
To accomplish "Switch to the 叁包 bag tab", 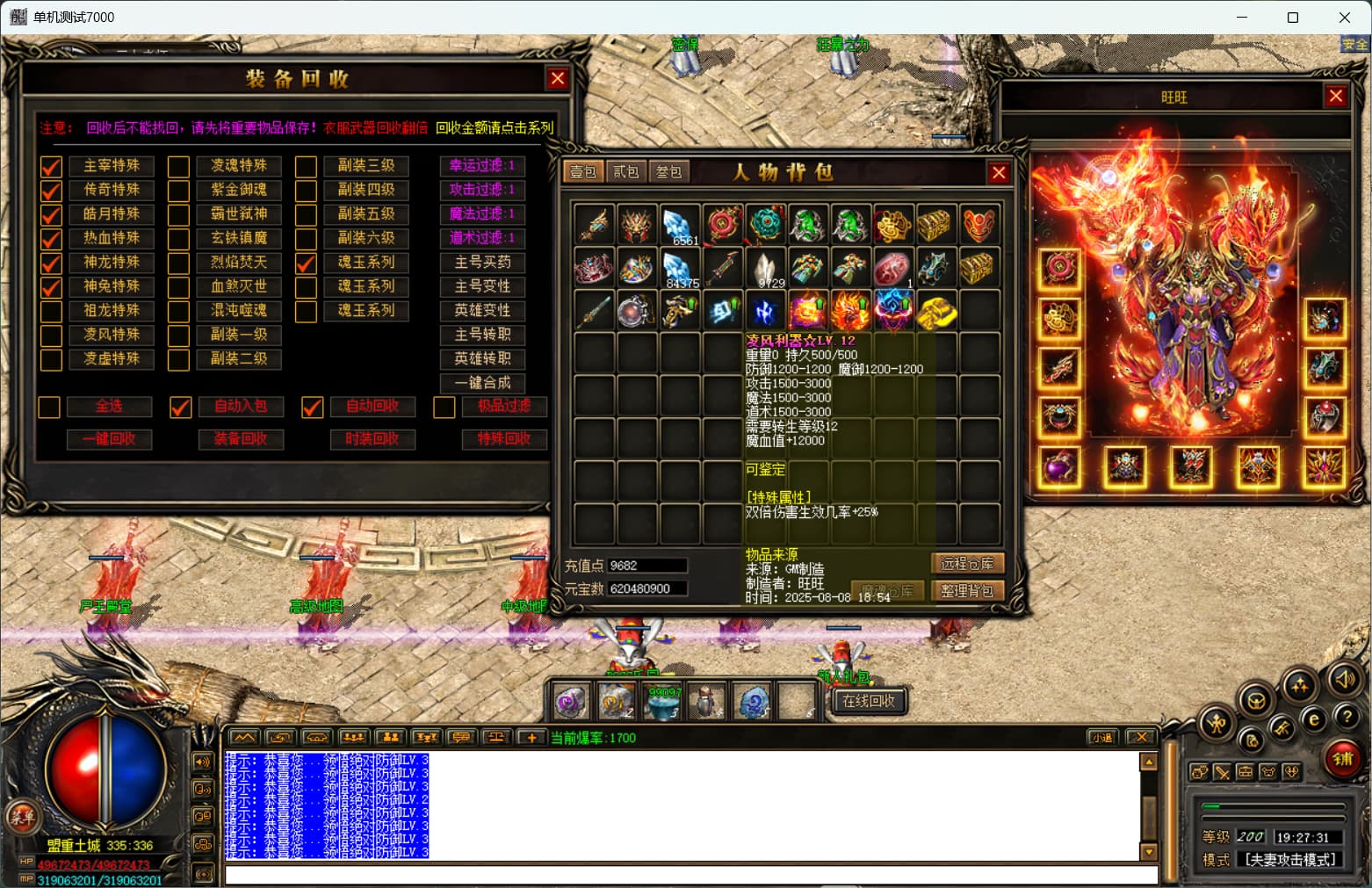I will 668,171.
